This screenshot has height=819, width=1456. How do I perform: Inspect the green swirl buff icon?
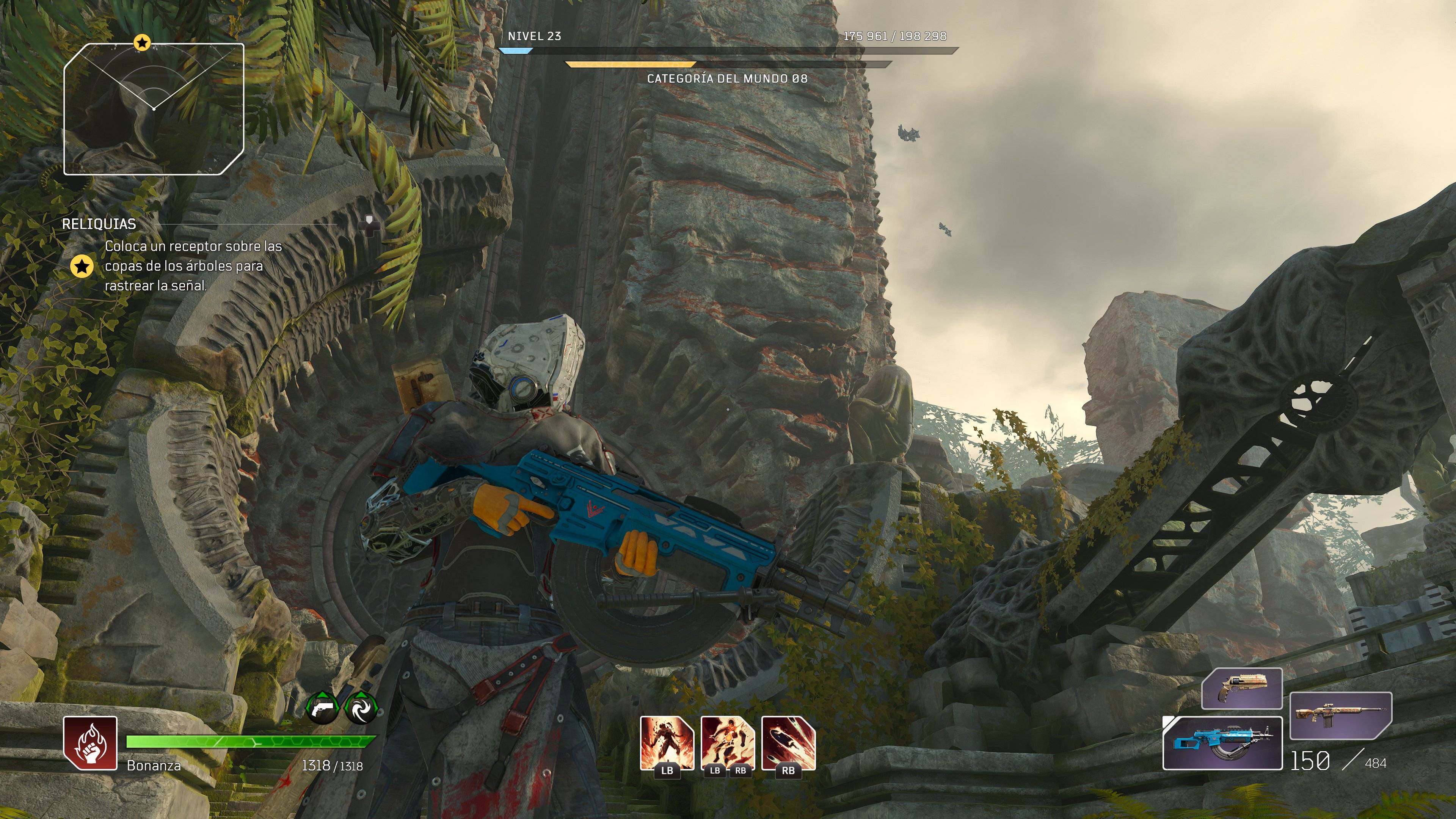pos(361,708)
